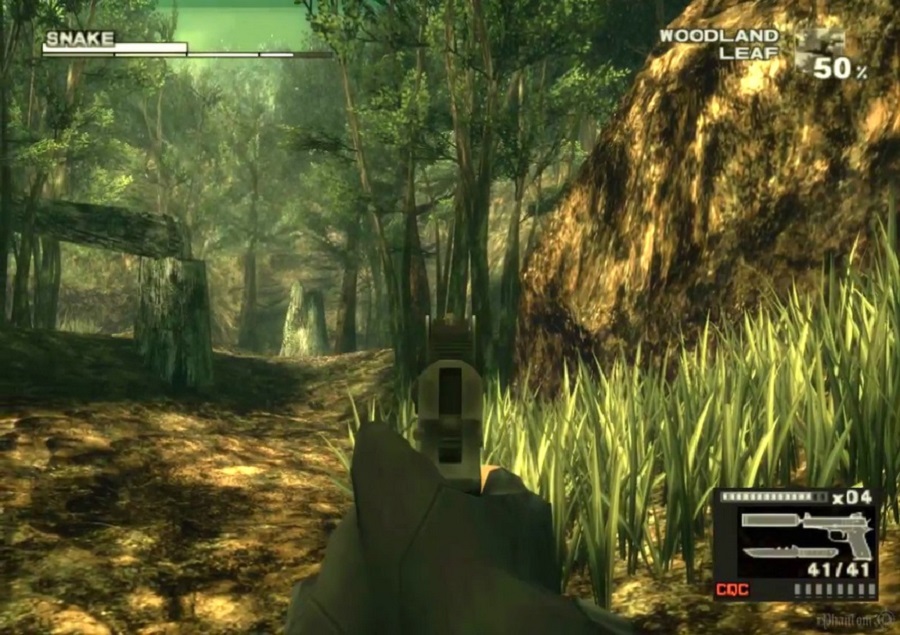Select the suppressed pistol weapon icon
Image resolution: width=900 pixels, height=635 pixels.
[804, 527]
